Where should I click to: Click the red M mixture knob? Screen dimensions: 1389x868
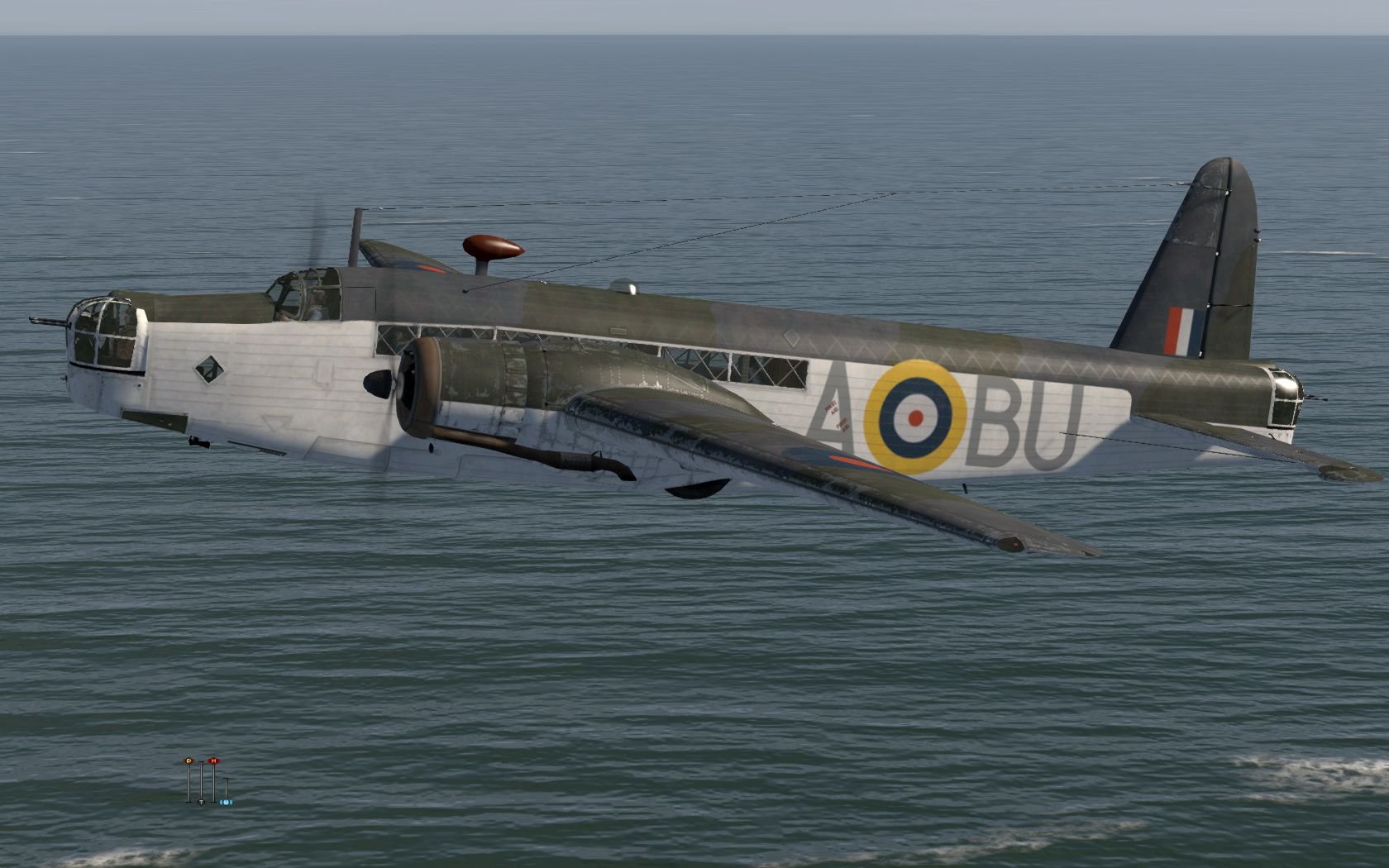(213, 760)
